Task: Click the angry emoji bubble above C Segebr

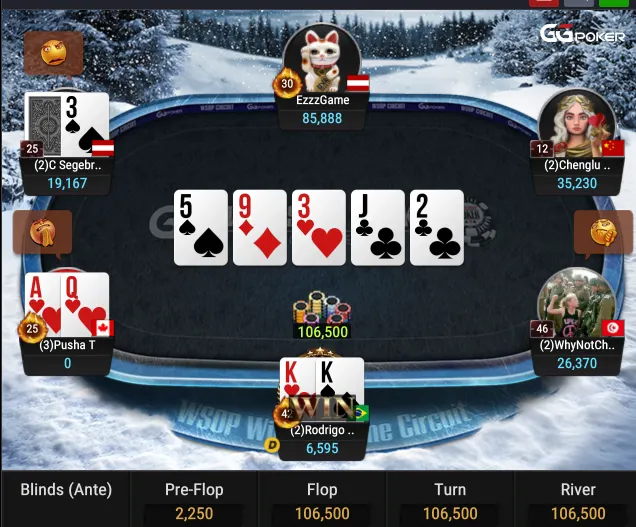Action: tap(52, 52)
